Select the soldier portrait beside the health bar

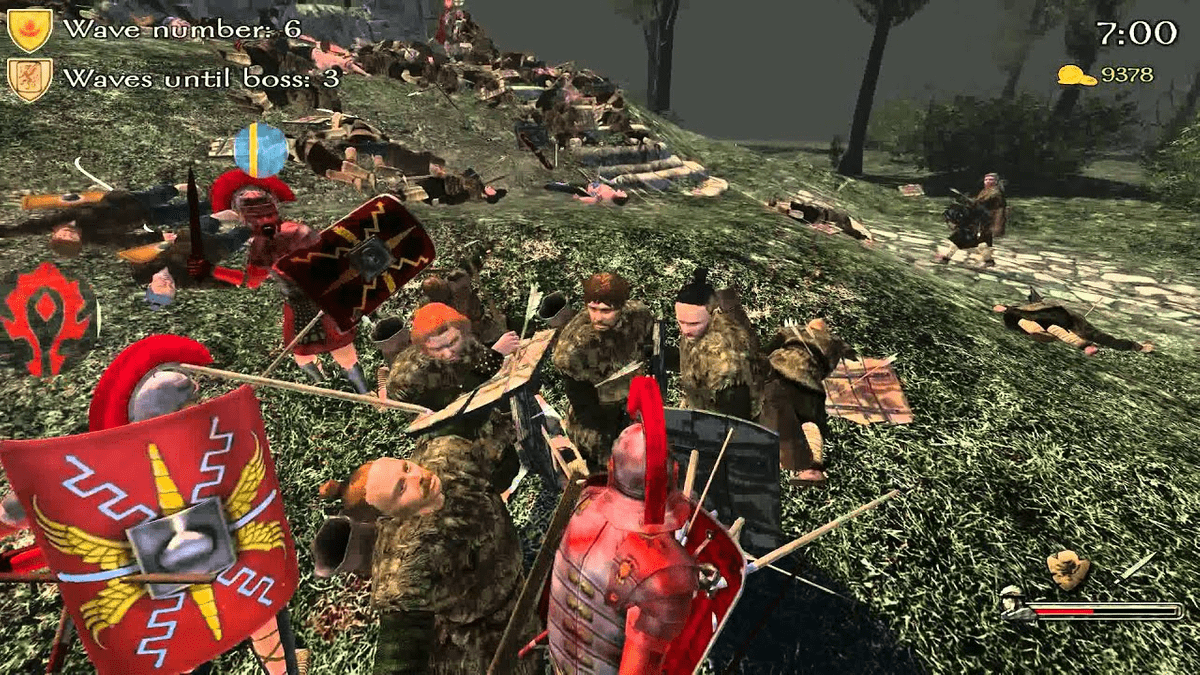pyautogui.click(x=1014, y=605)
